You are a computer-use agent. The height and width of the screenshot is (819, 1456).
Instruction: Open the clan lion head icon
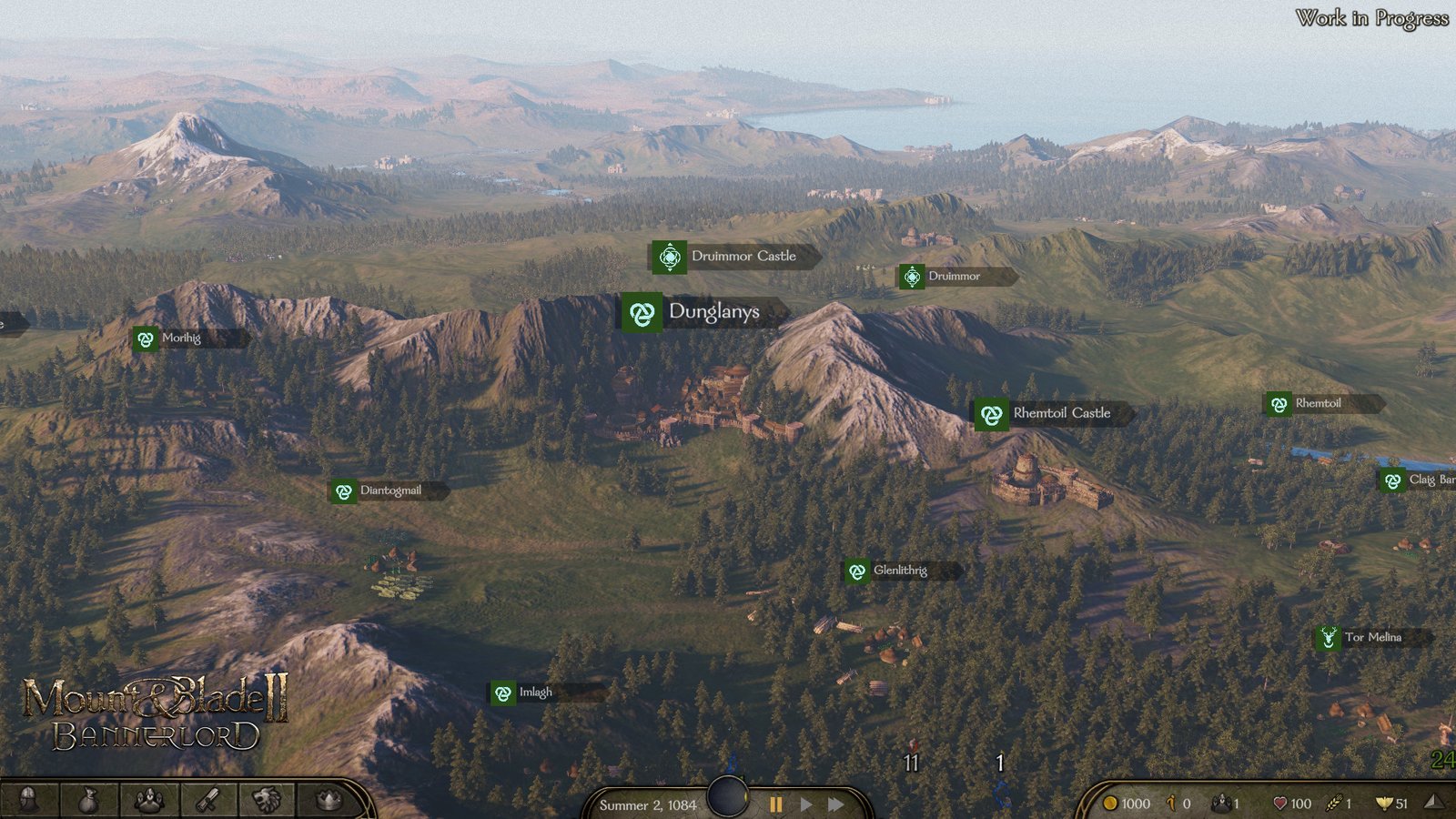point(268,800)
